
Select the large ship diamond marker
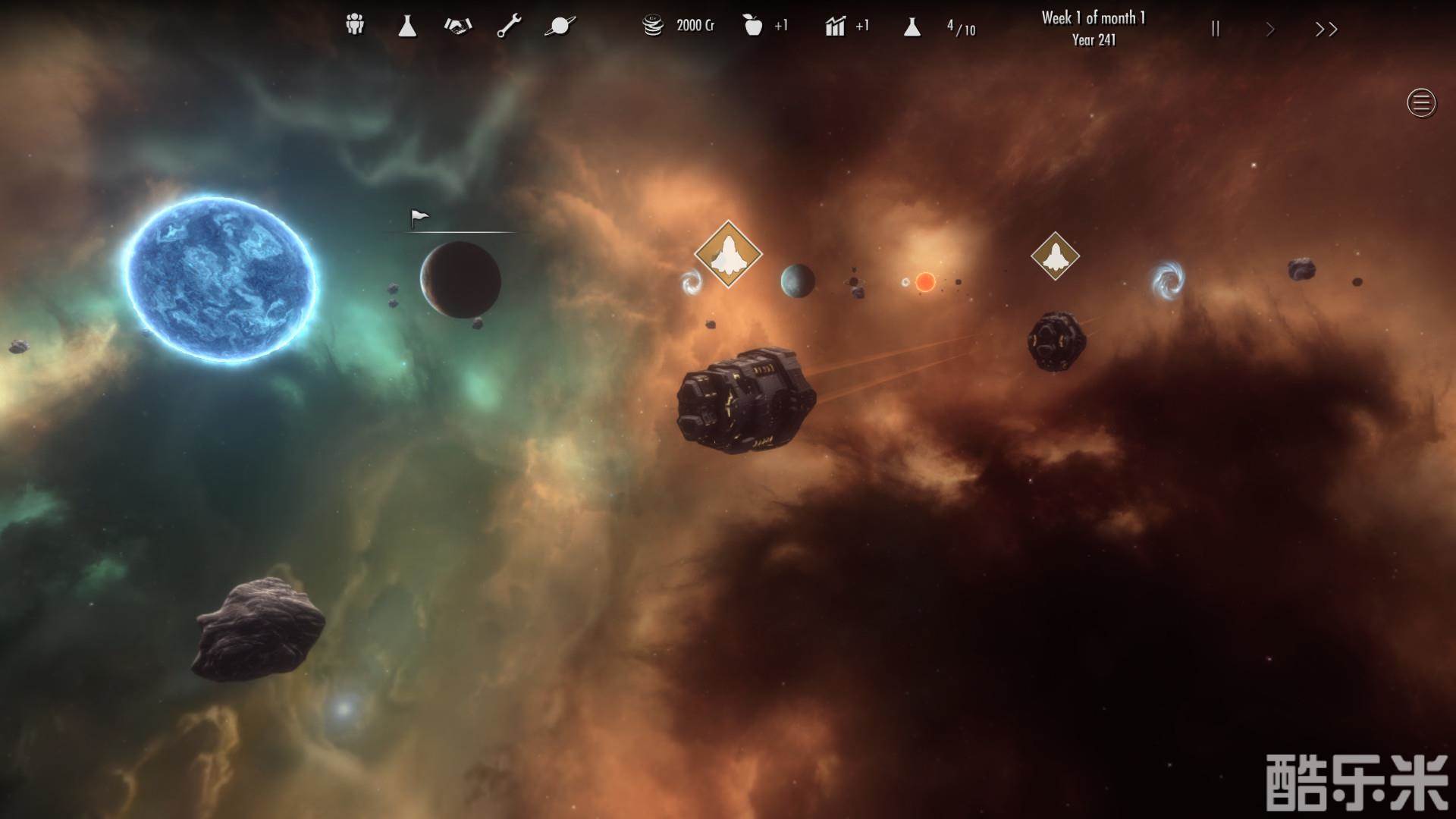point(728,254)
